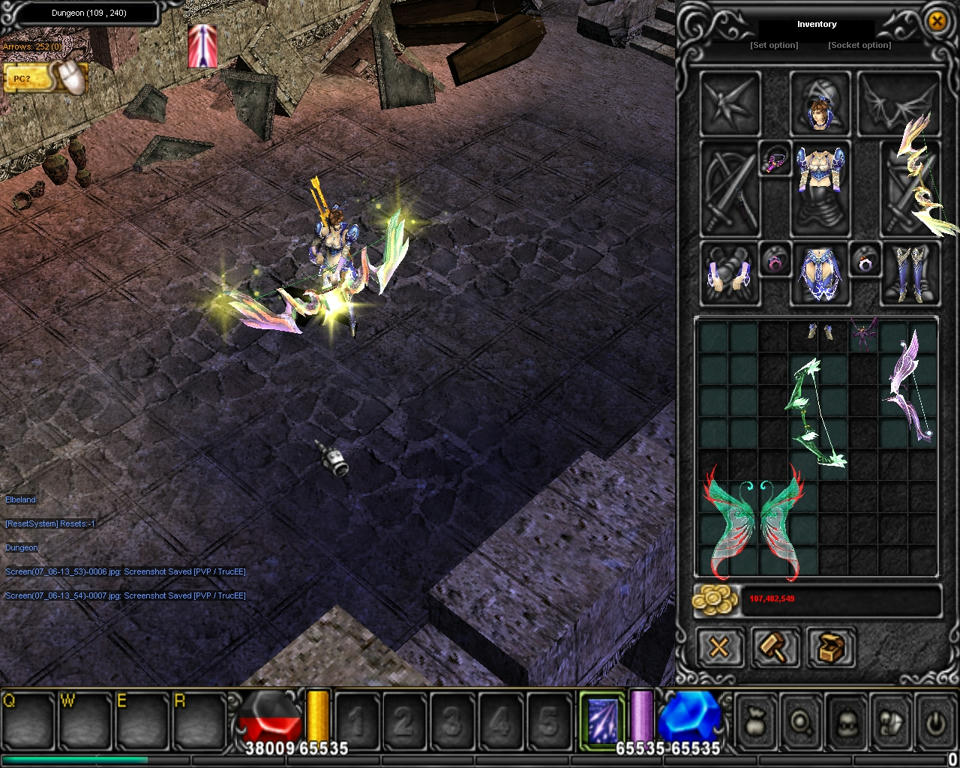This screenshot has height=768, width=960.
Task: Select the equipped gloves slot
Action: coord(730,273)
